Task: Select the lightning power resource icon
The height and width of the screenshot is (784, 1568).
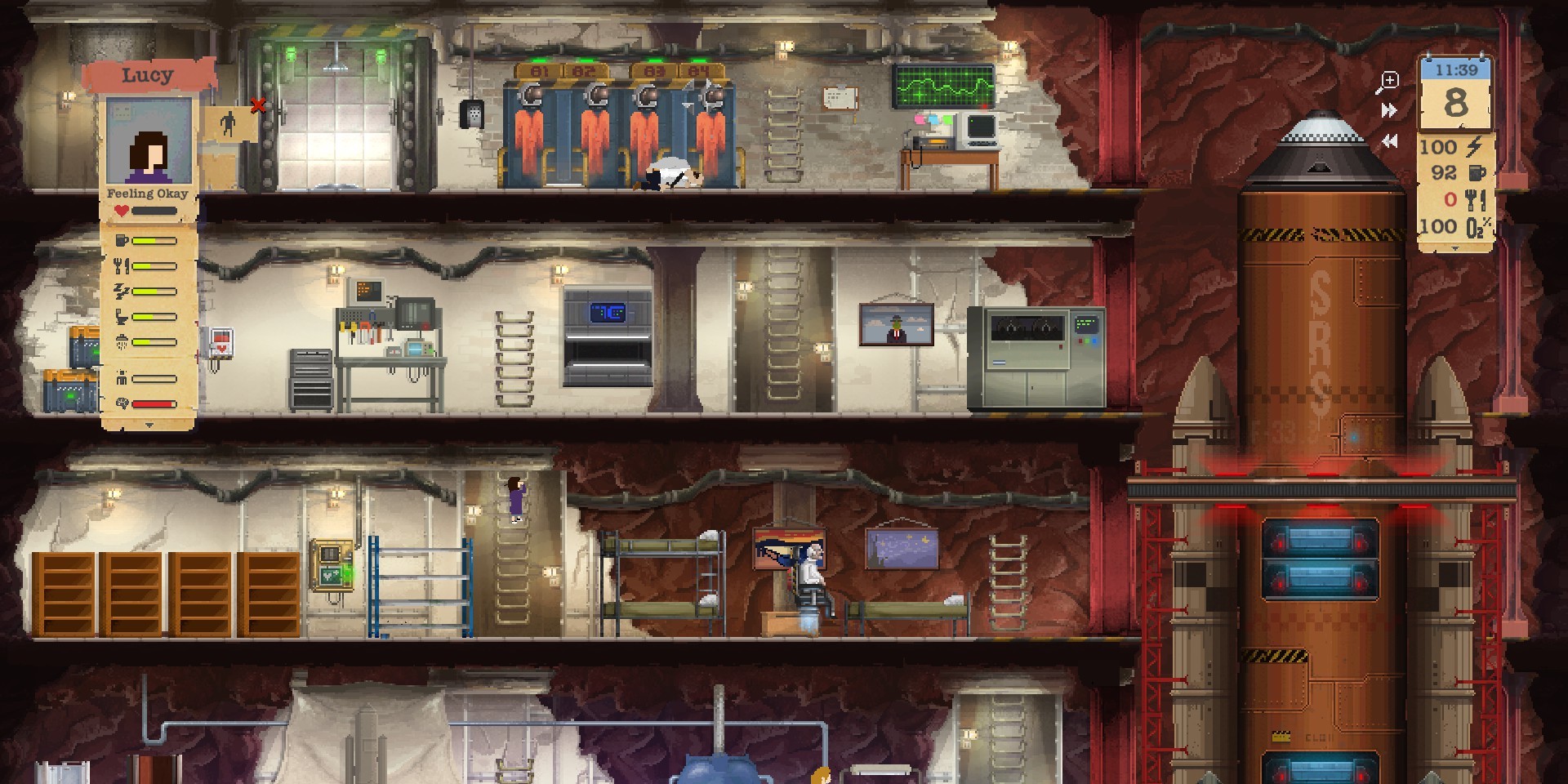Action: (1475, 145)
